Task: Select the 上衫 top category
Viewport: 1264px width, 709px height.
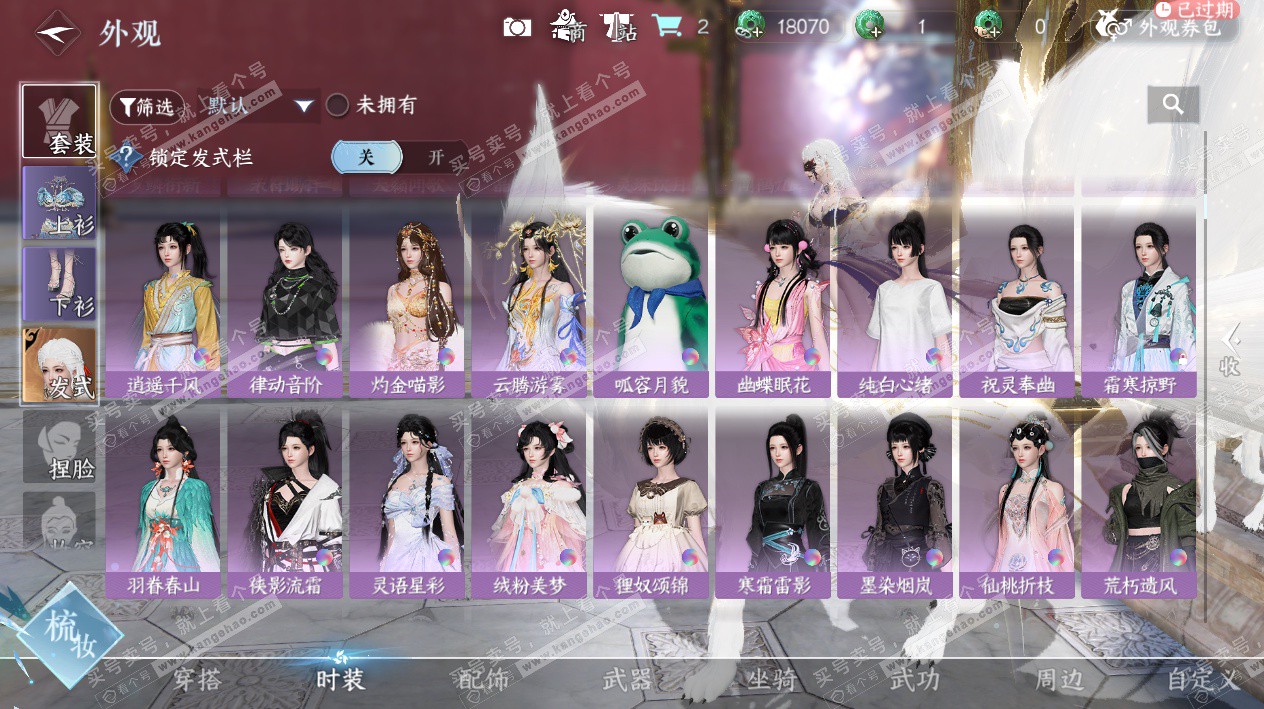Action: click(60, 203)
